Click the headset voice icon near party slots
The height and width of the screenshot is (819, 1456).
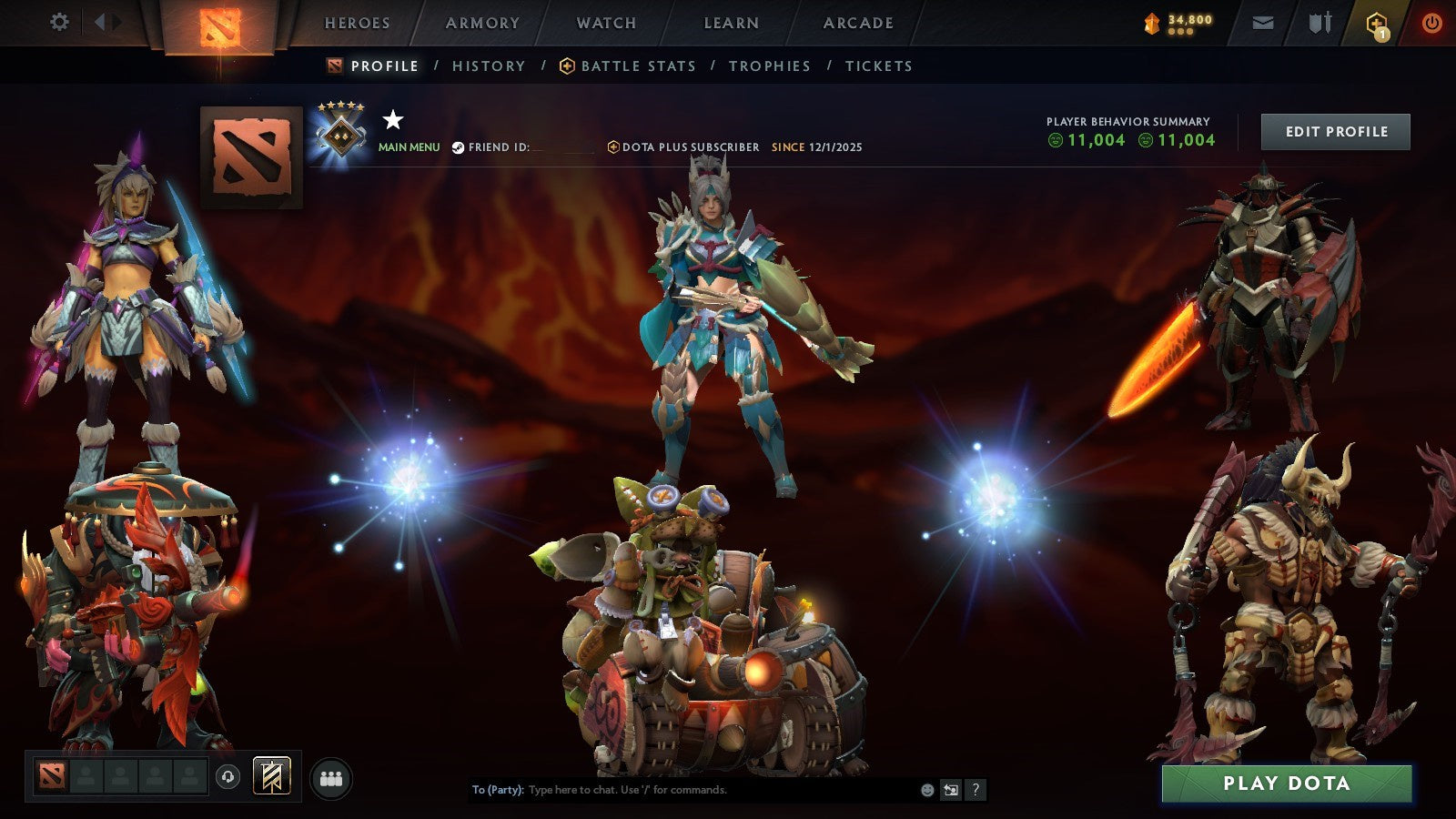[226, 776]
